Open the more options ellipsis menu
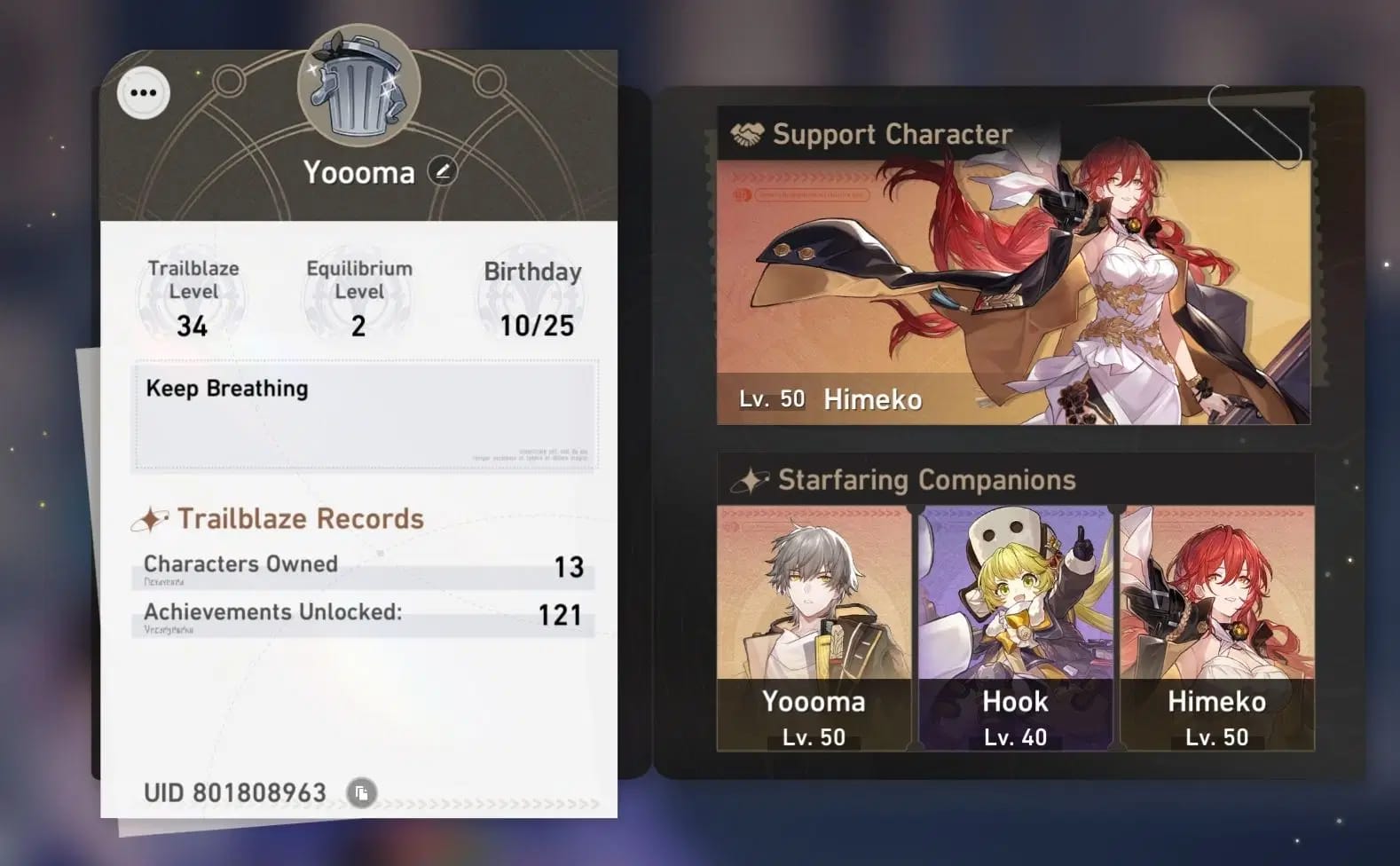The width and height of the screenshot is (1400, 866). click(x=143, y=91)
